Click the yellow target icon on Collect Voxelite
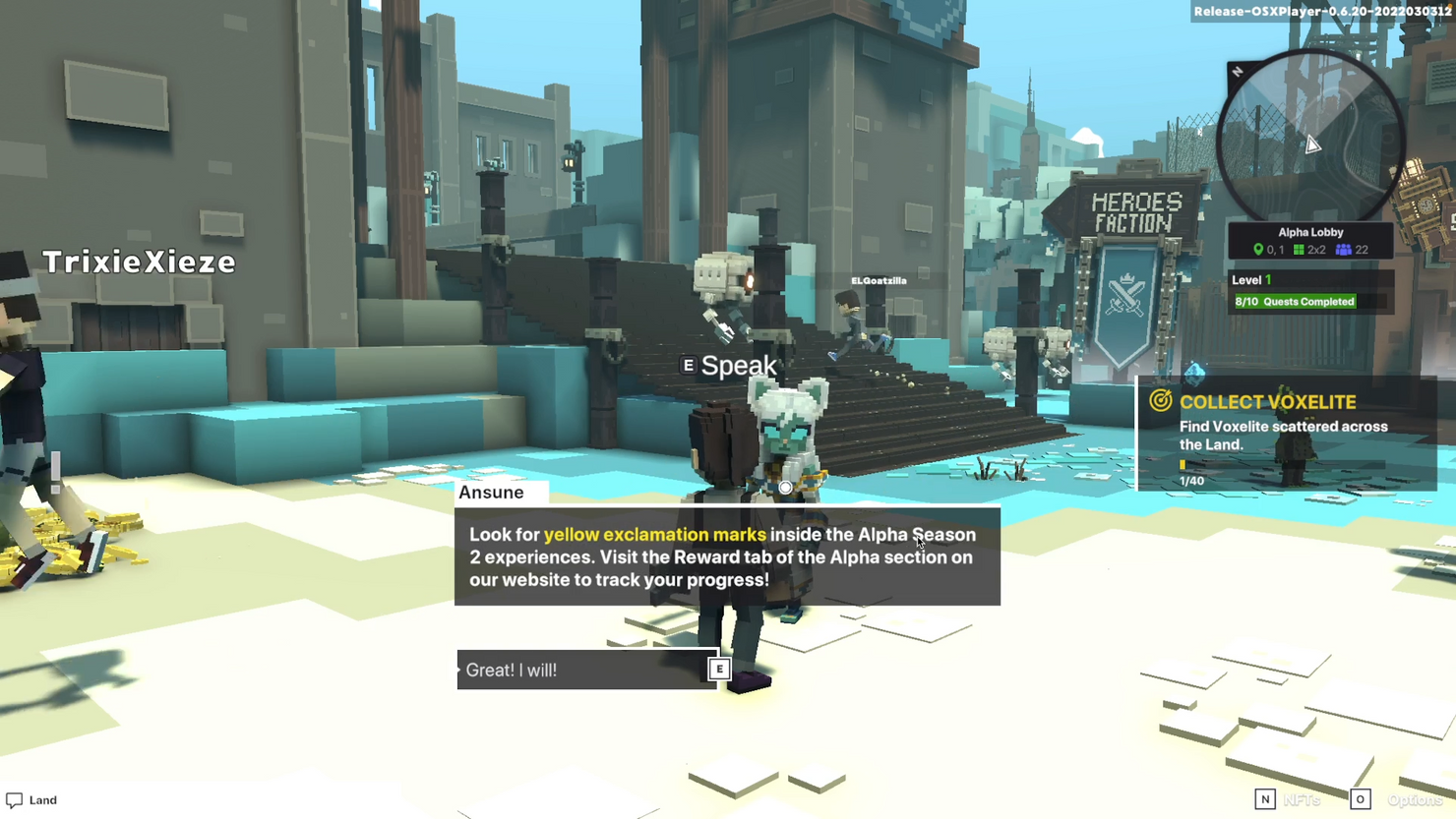Screen dimensions: 1456x819 coord(1161,401)
